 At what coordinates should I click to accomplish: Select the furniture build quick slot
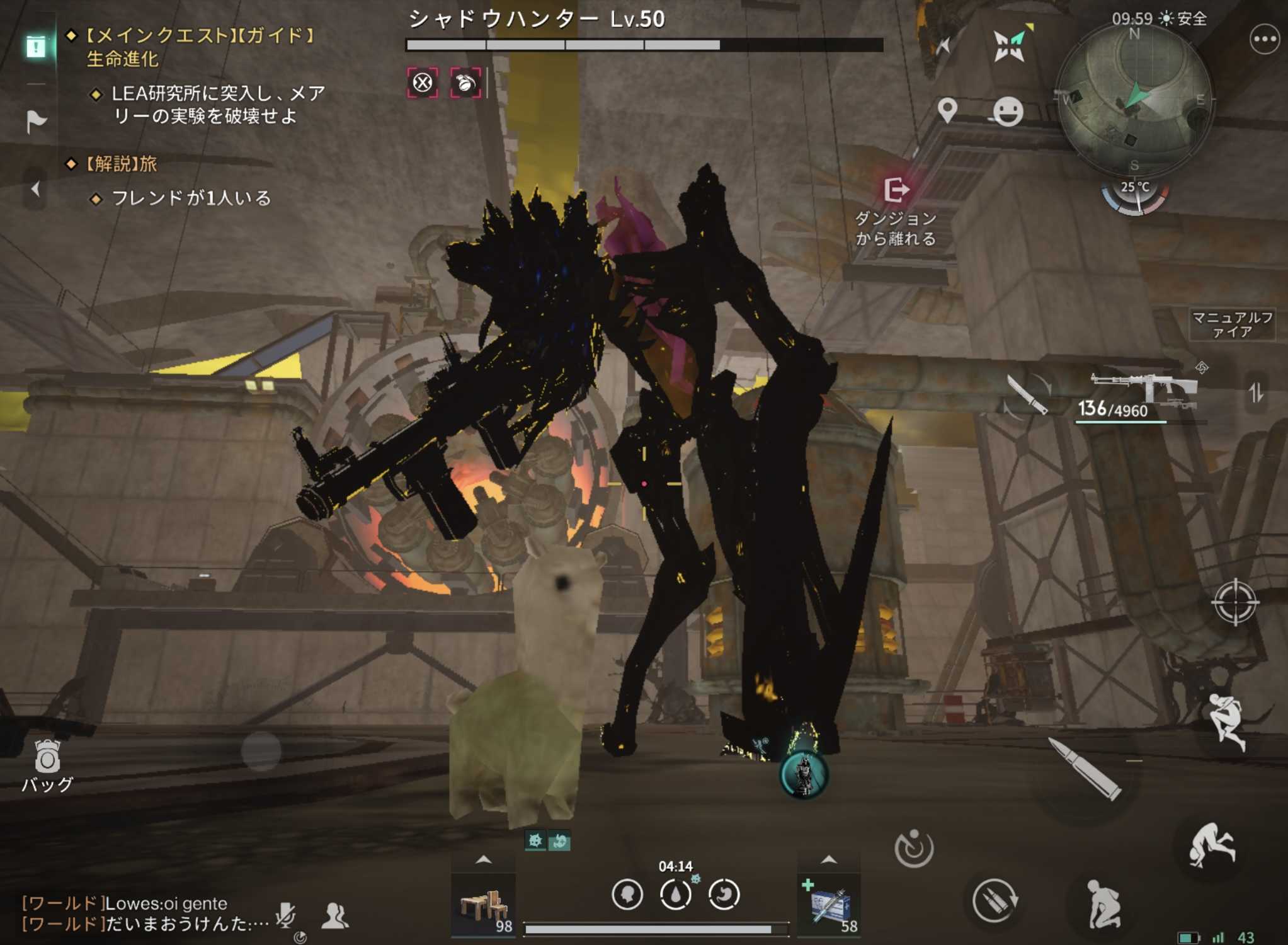(x=484, y=905)
